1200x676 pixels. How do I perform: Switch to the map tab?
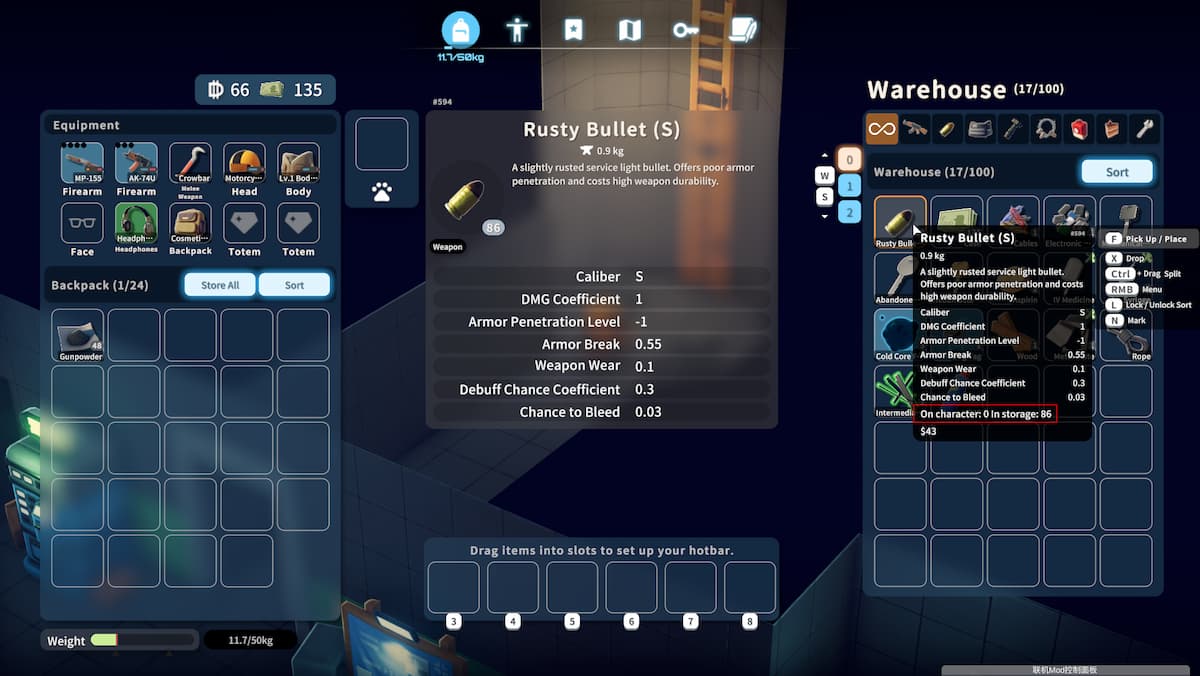coord(629,30)
